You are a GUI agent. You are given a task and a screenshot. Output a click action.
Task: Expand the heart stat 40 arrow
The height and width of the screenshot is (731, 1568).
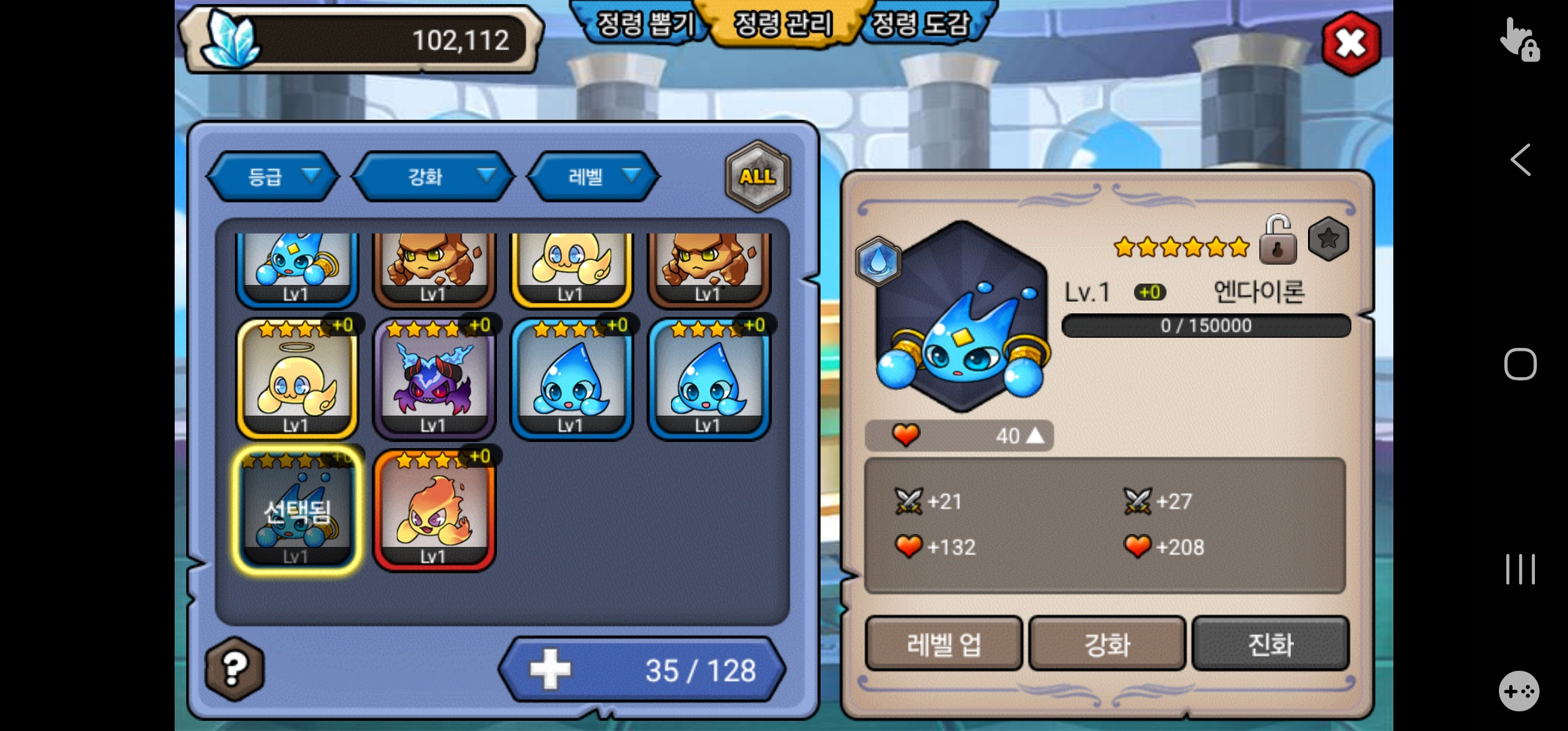[1035, 436]
